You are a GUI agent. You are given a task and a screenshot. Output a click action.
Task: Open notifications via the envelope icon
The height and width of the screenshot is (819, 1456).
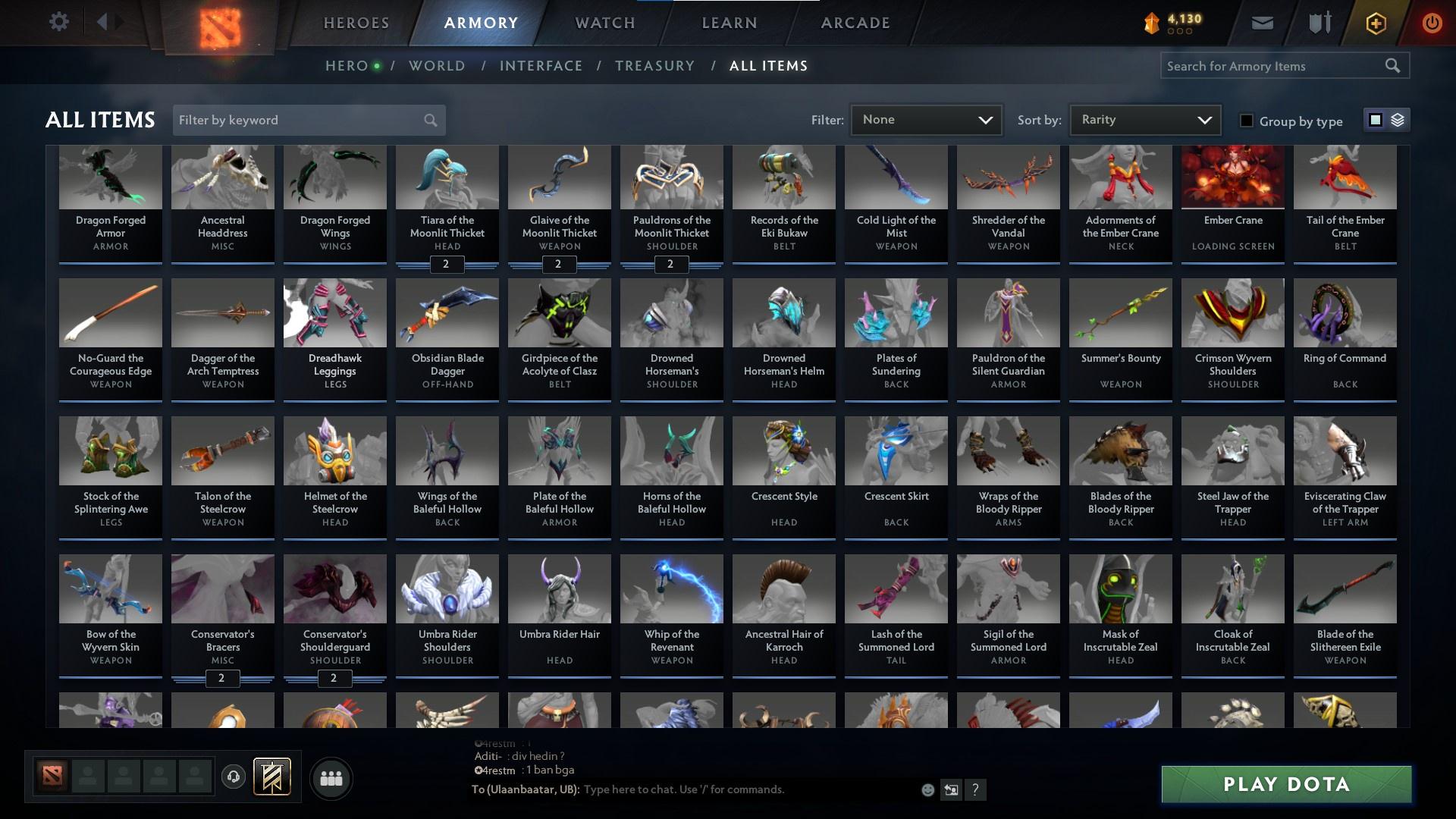[1262, 22]
